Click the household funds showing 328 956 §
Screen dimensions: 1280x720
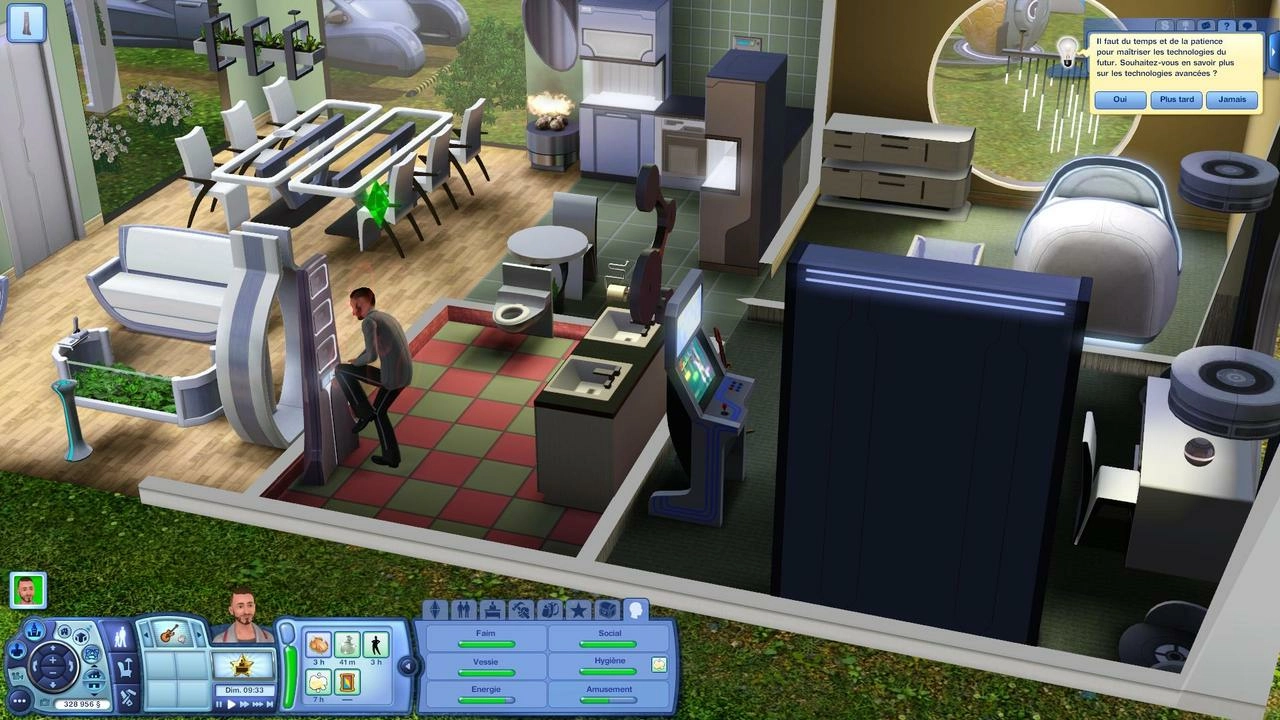pos(82,702)
